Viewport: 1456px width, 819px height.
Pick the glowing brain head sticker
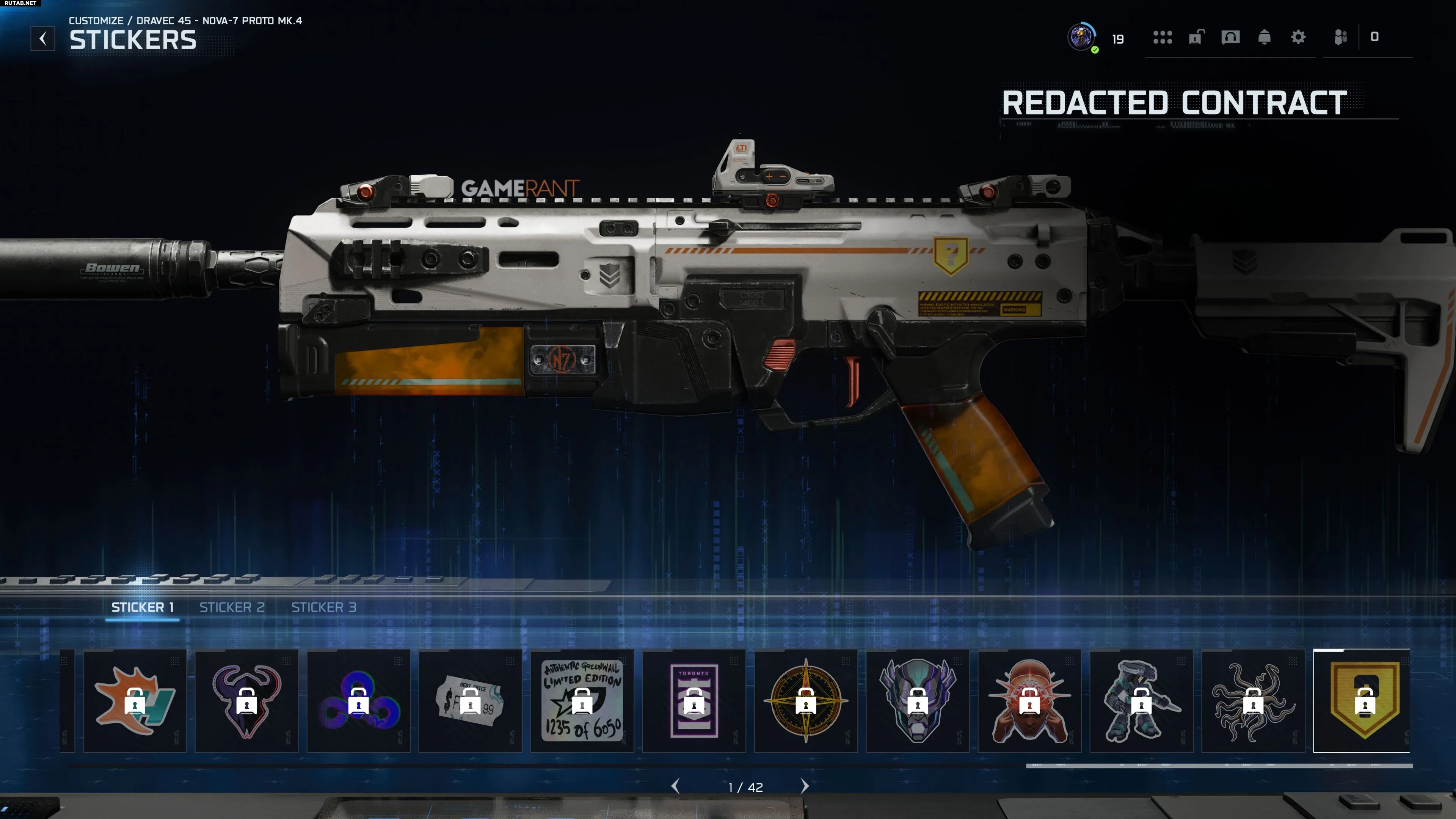click(x=1029, y=701)
